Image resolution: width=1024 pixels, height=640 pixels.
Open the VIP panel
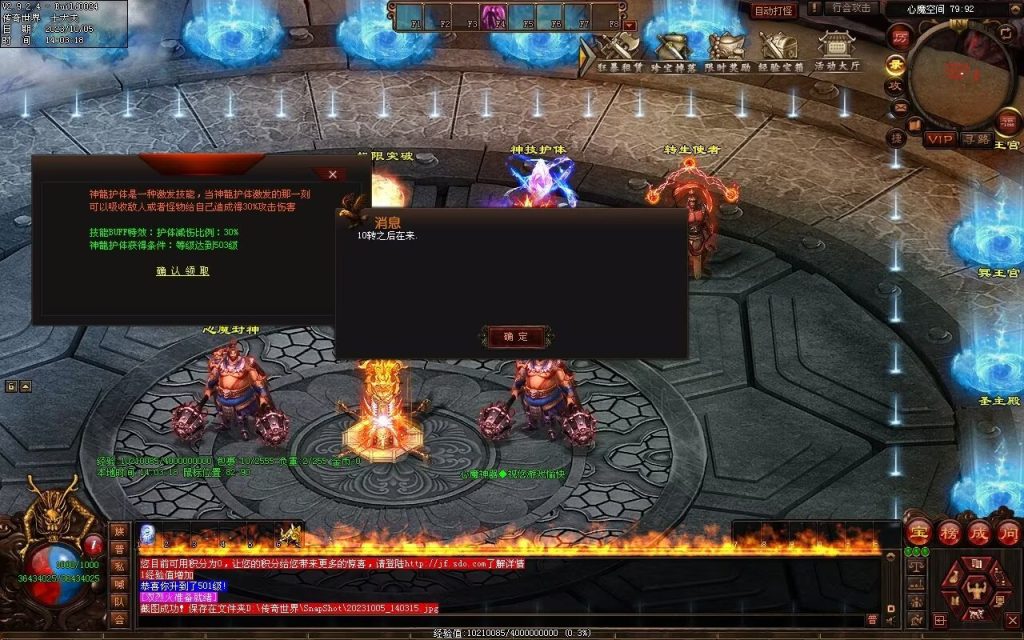939,139
